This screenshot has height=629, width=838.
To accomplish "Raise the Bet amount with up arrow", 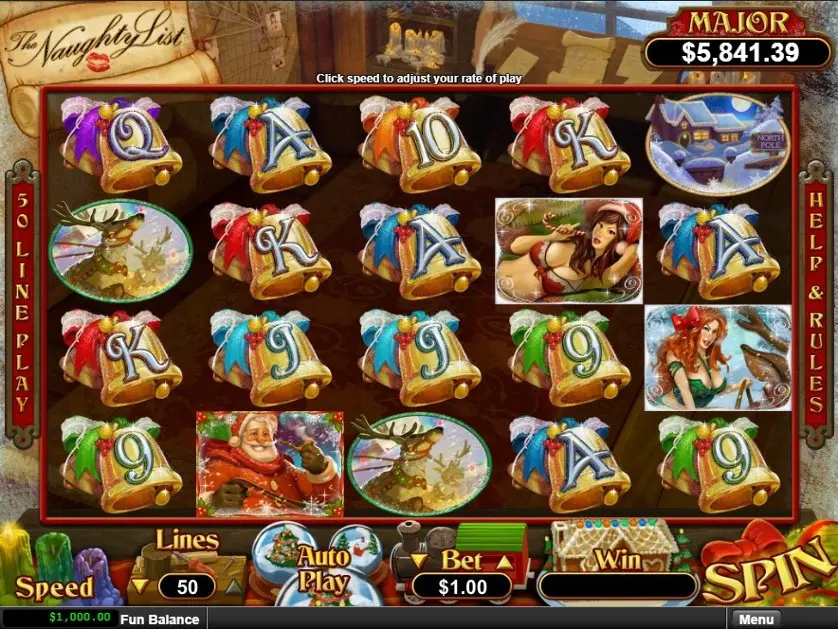I will (506, 562).
